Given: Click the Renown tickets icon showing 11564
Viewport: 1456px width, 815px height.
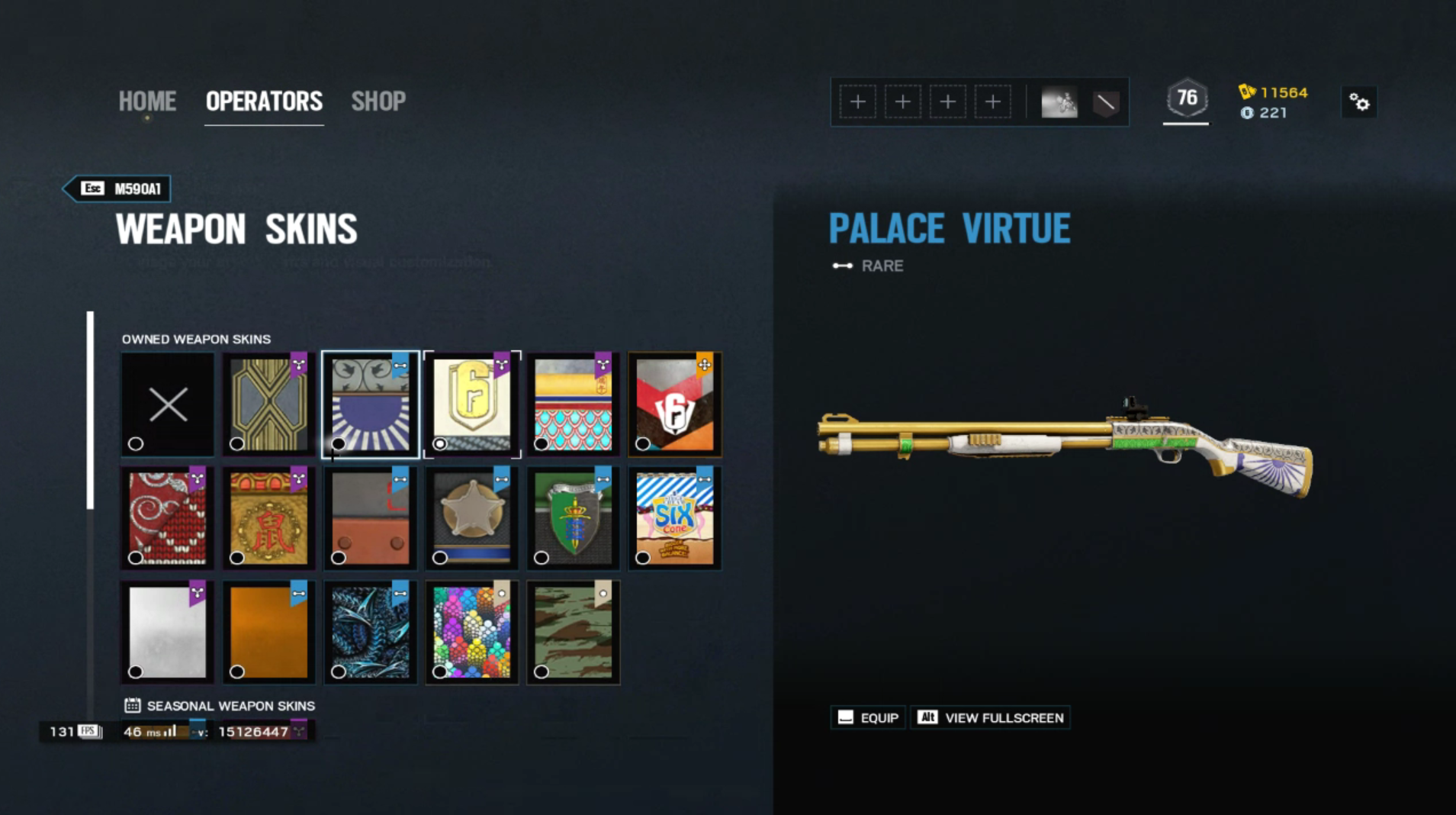Looking at the screenshot, I should tap(1246, 92).
